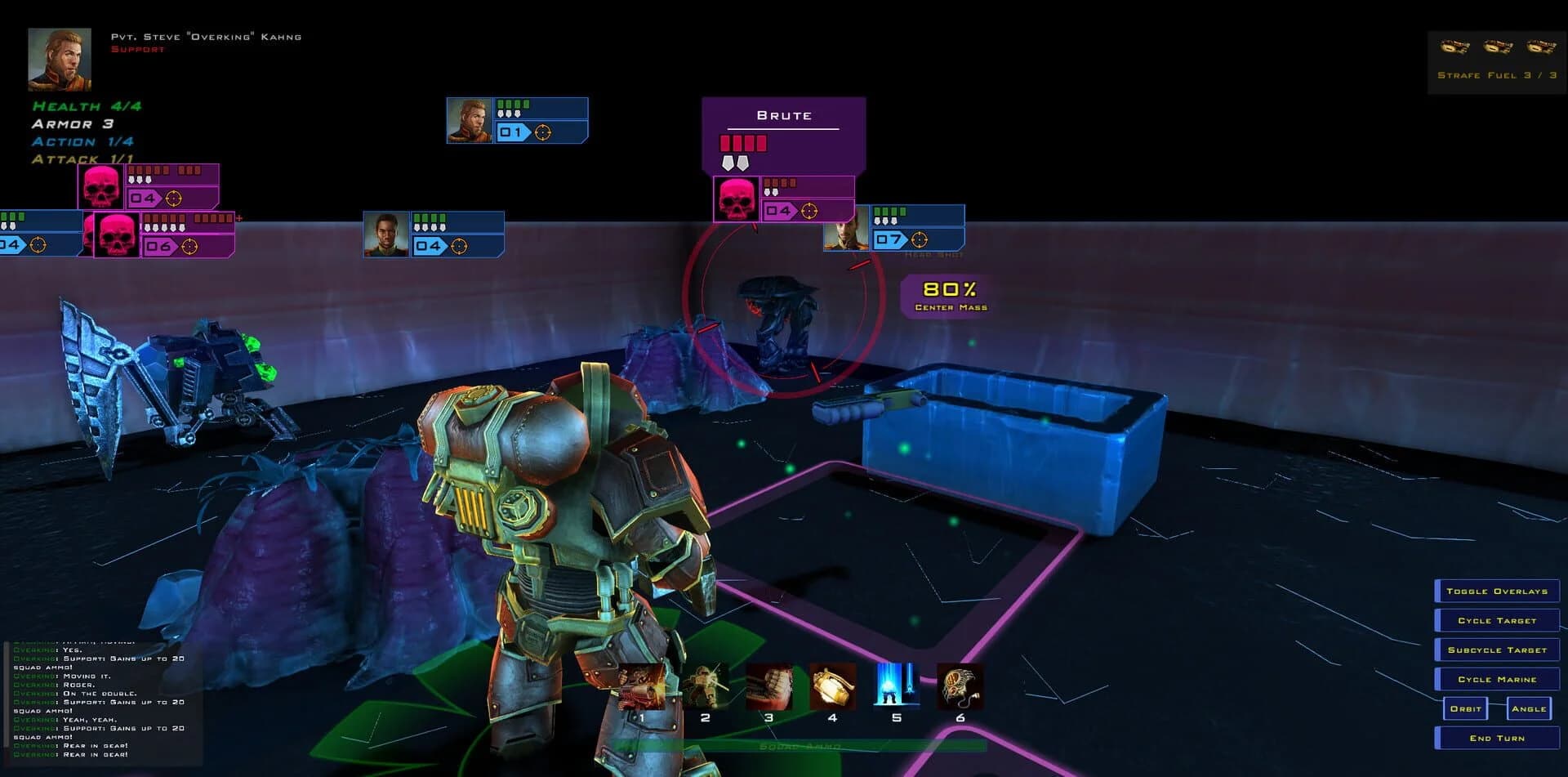The height and width of the screenshot is (777, 1568).
Task: Click Cycle Marine to switch soldiers
Action: pos(1498,679)
